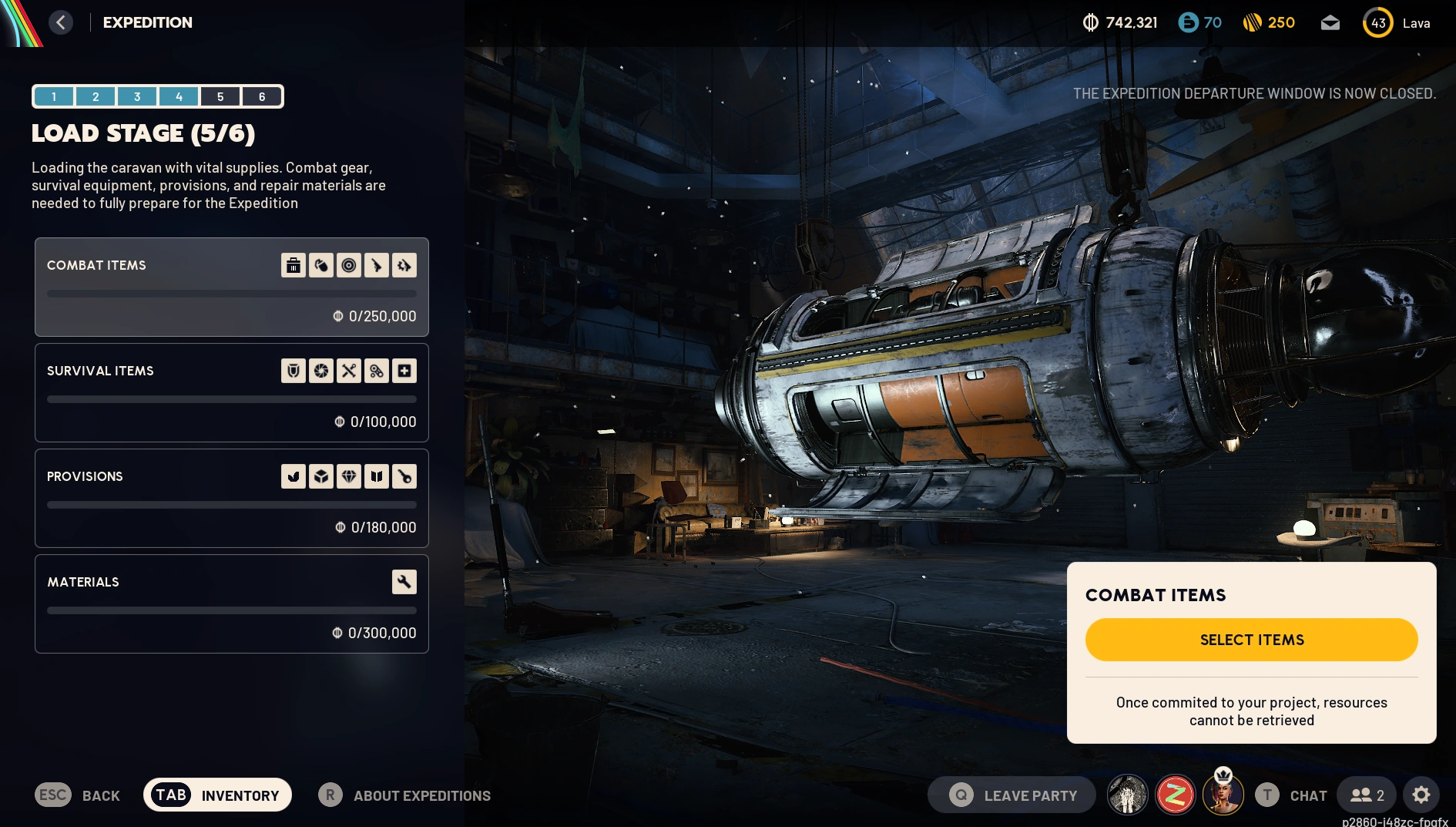Screen dimensions: 1456x827
Task: Click the yellow Select Items button
Action: (x=1251, y=640)
